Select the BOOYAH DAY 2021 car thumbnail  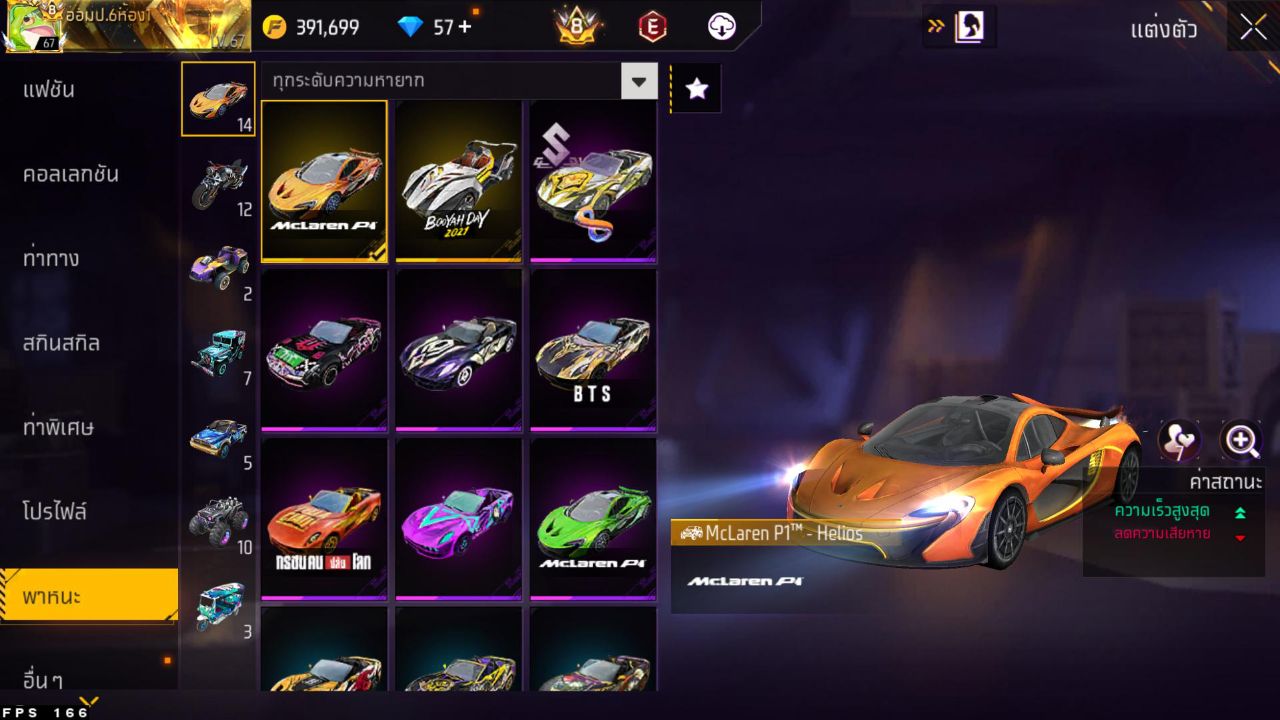pyautogui.click(x=458, y=181)
